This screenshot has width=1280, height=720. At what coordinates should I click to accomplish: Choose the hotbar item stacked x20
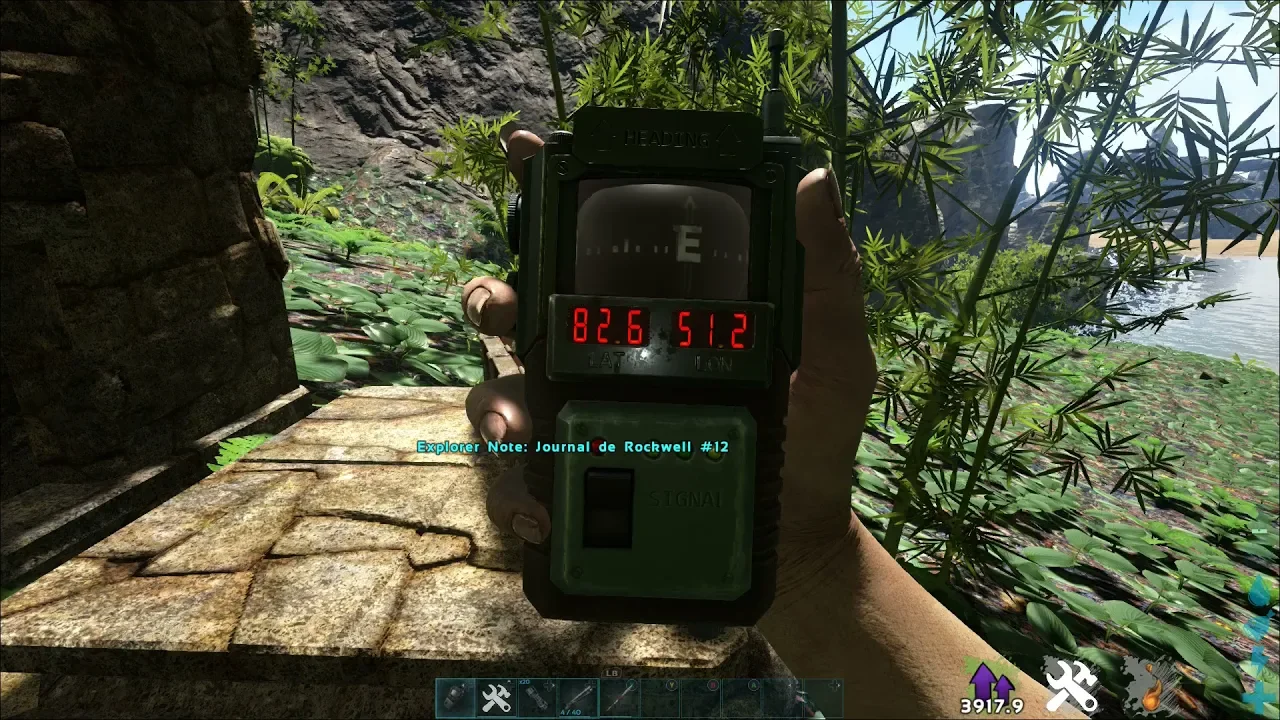pos(537,697)
